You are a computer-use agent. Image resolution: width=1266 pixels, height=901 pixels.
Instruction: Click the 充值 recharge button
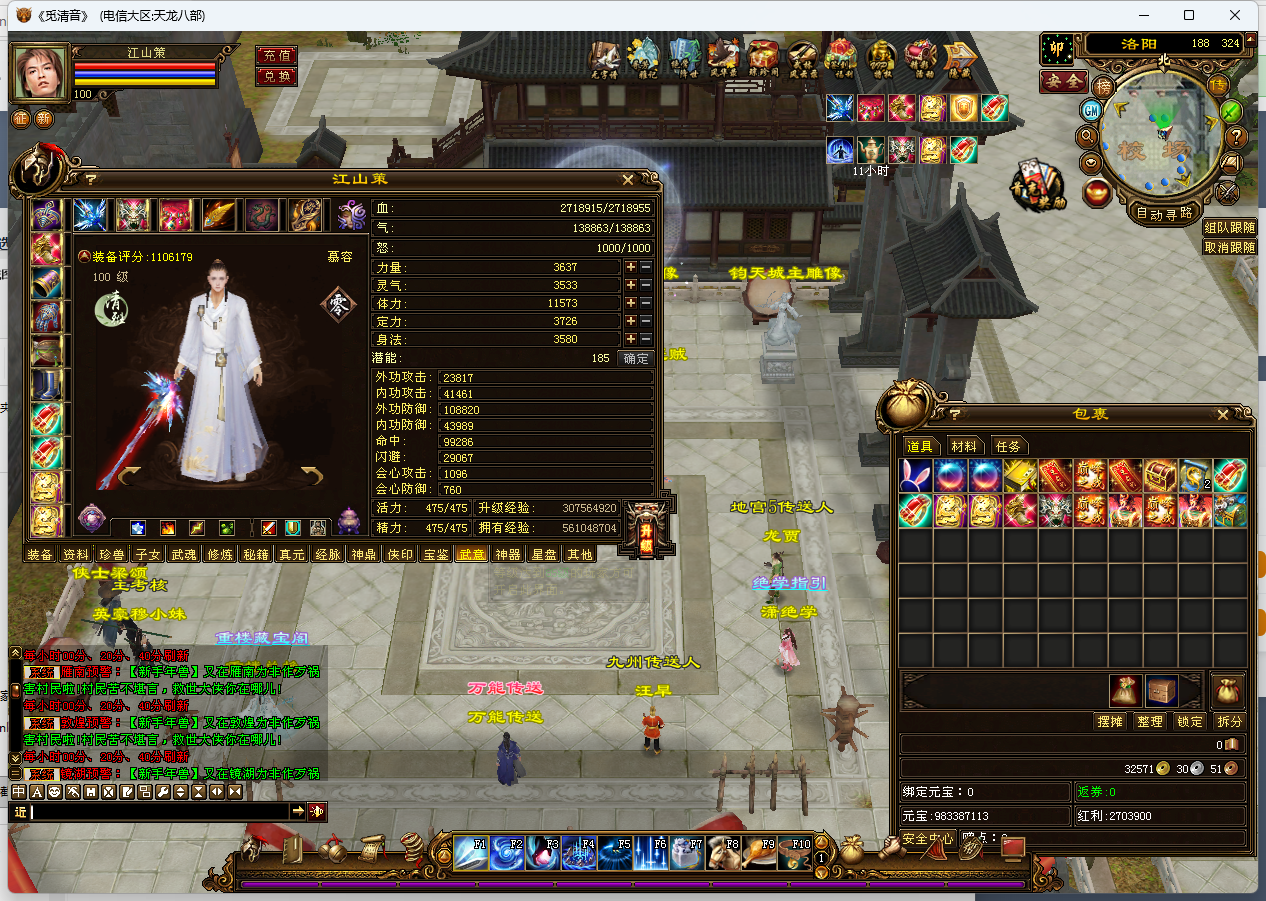click(276, 55)
